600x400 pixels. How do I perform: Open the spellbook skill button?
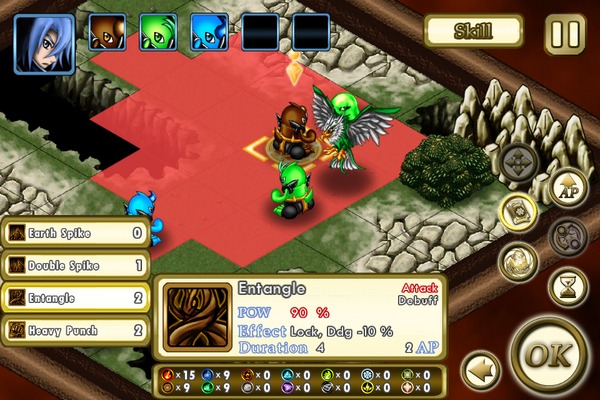tap(519, 211)
